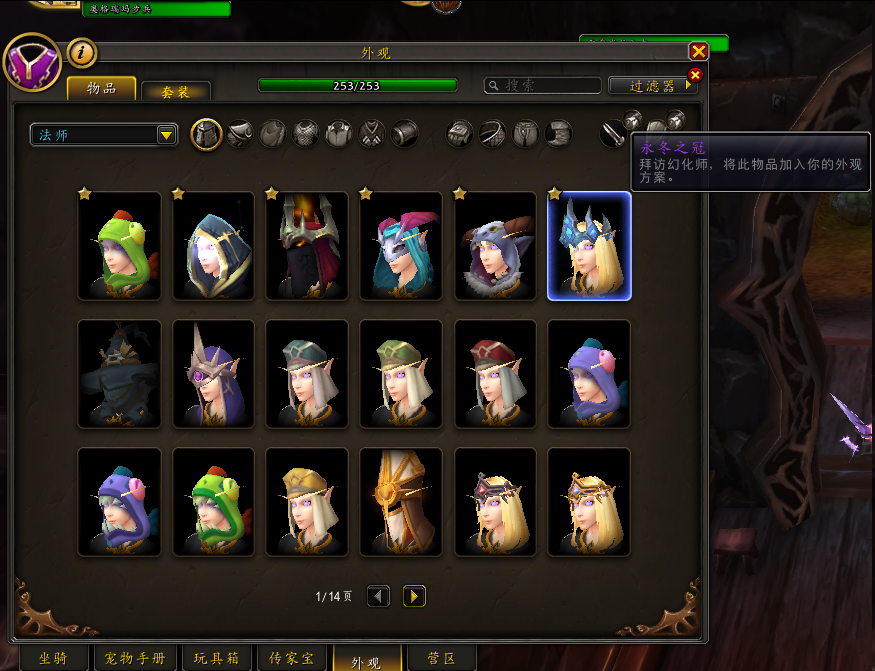
Task: Choose the highlighted 永冬之冠 ice crown appearance
Action: tap(590, 246)
